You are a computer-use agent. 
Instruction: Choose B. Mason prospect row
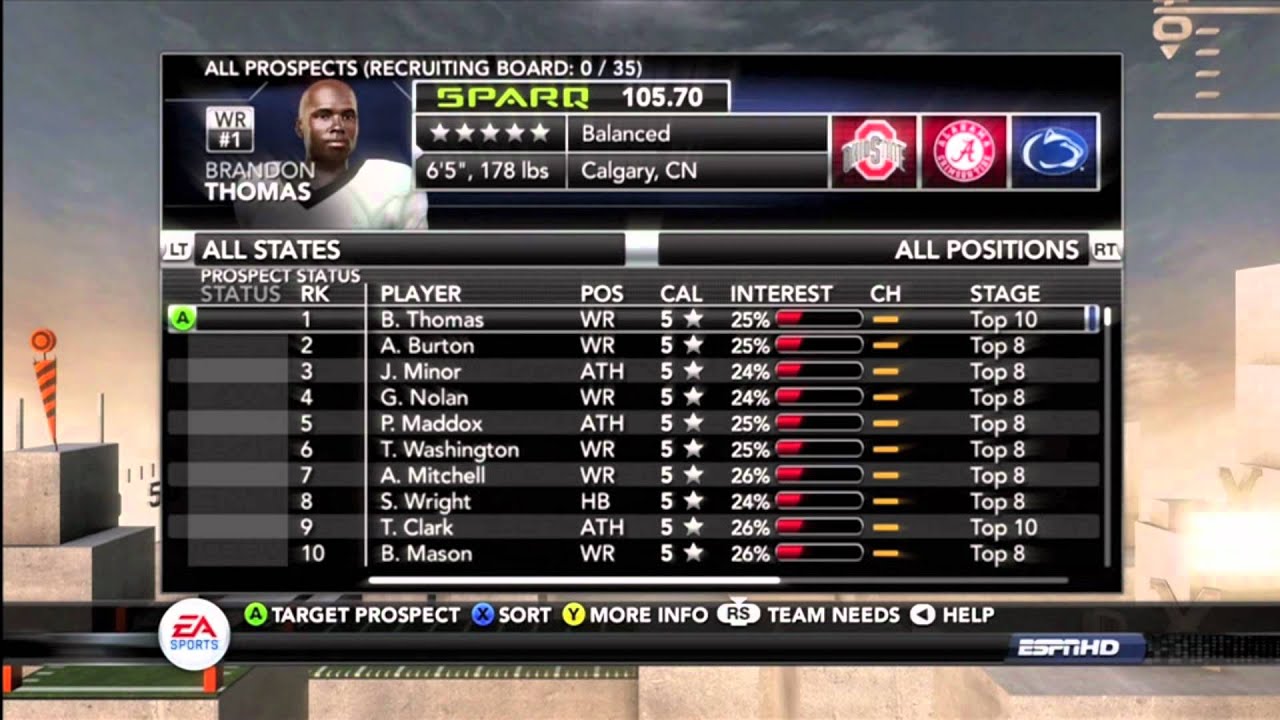(426, 554)
